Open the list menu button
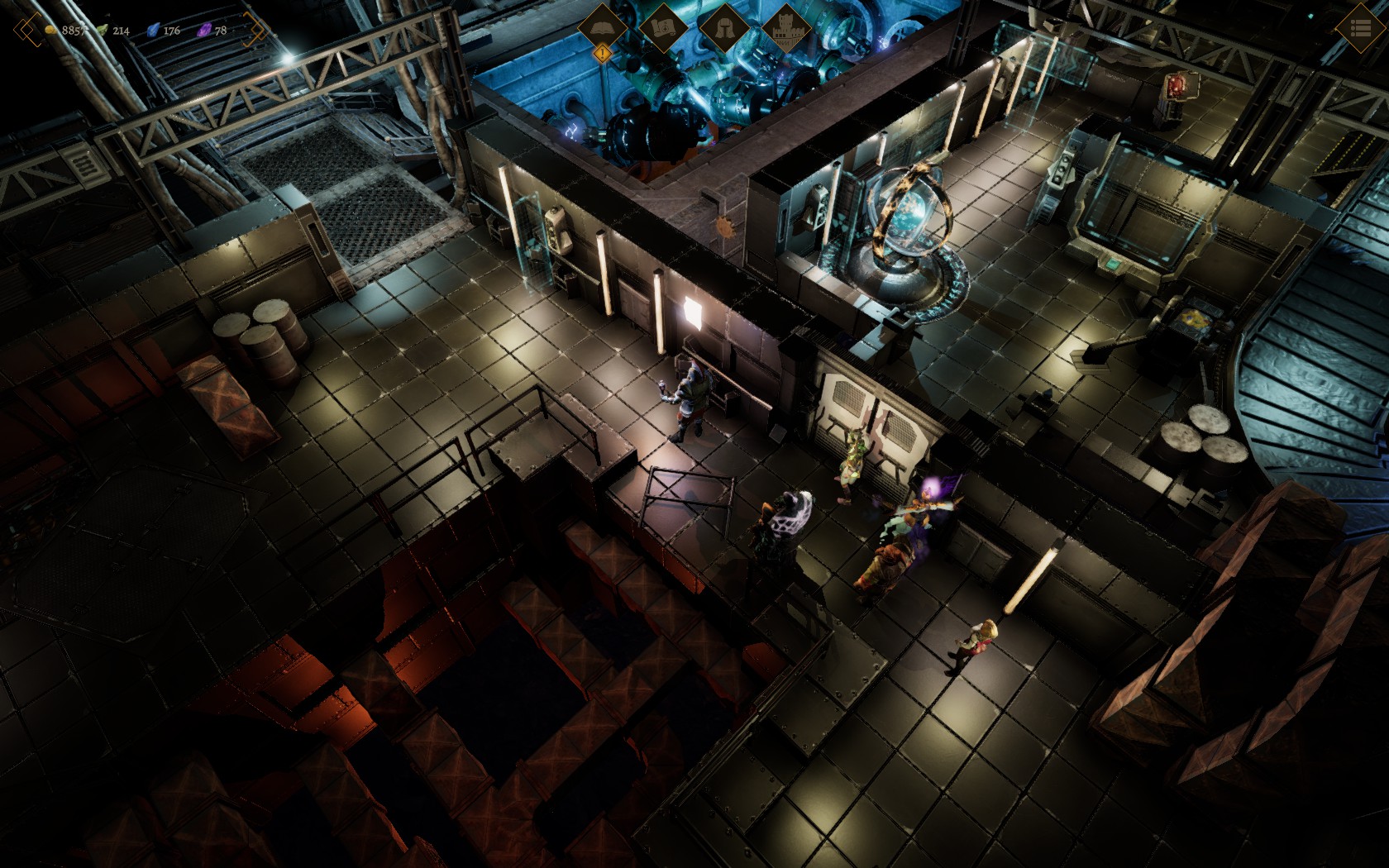 [1360, 28]
